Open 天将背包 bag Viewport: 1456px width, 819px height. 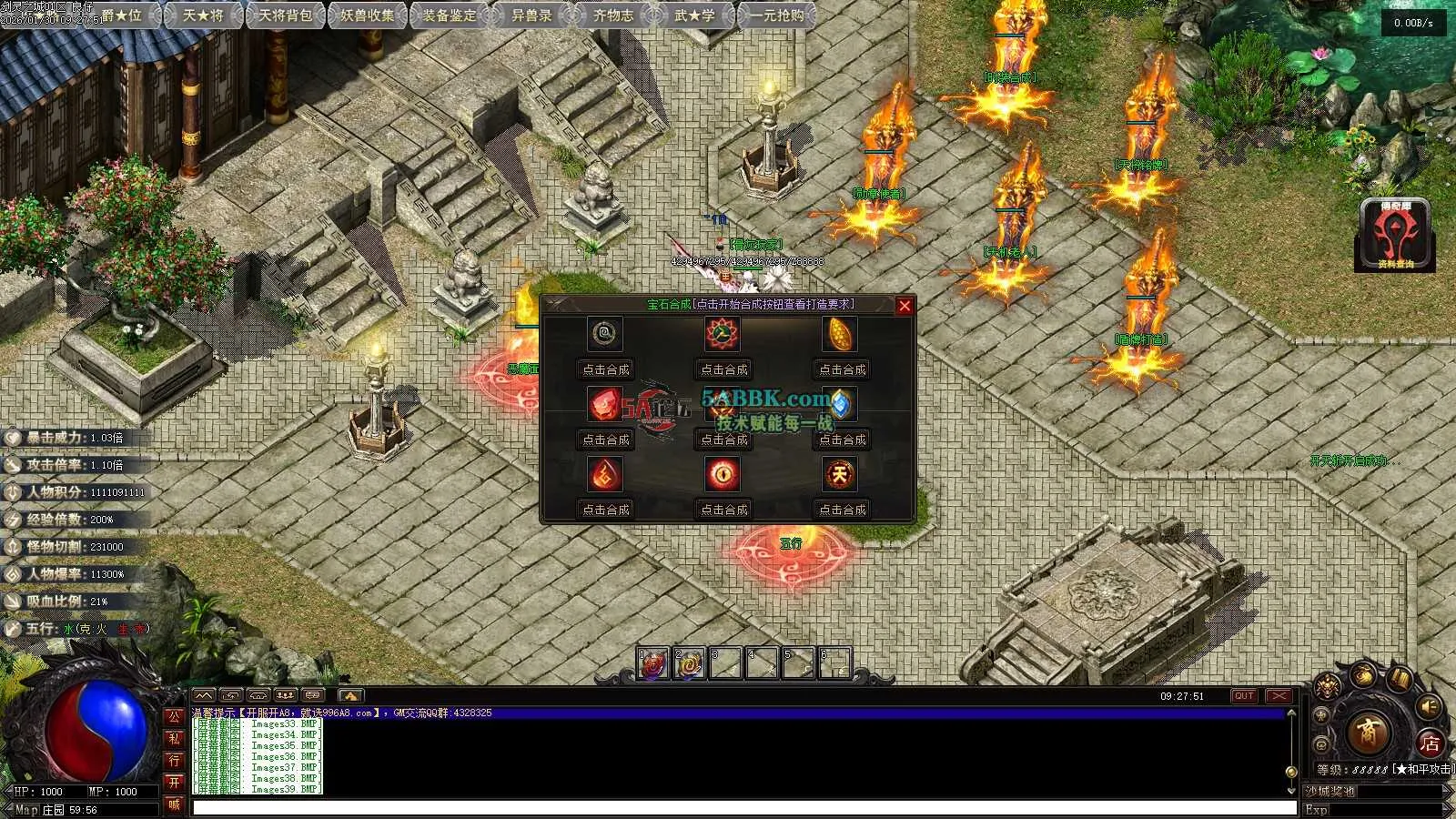[x=285, y=15]
